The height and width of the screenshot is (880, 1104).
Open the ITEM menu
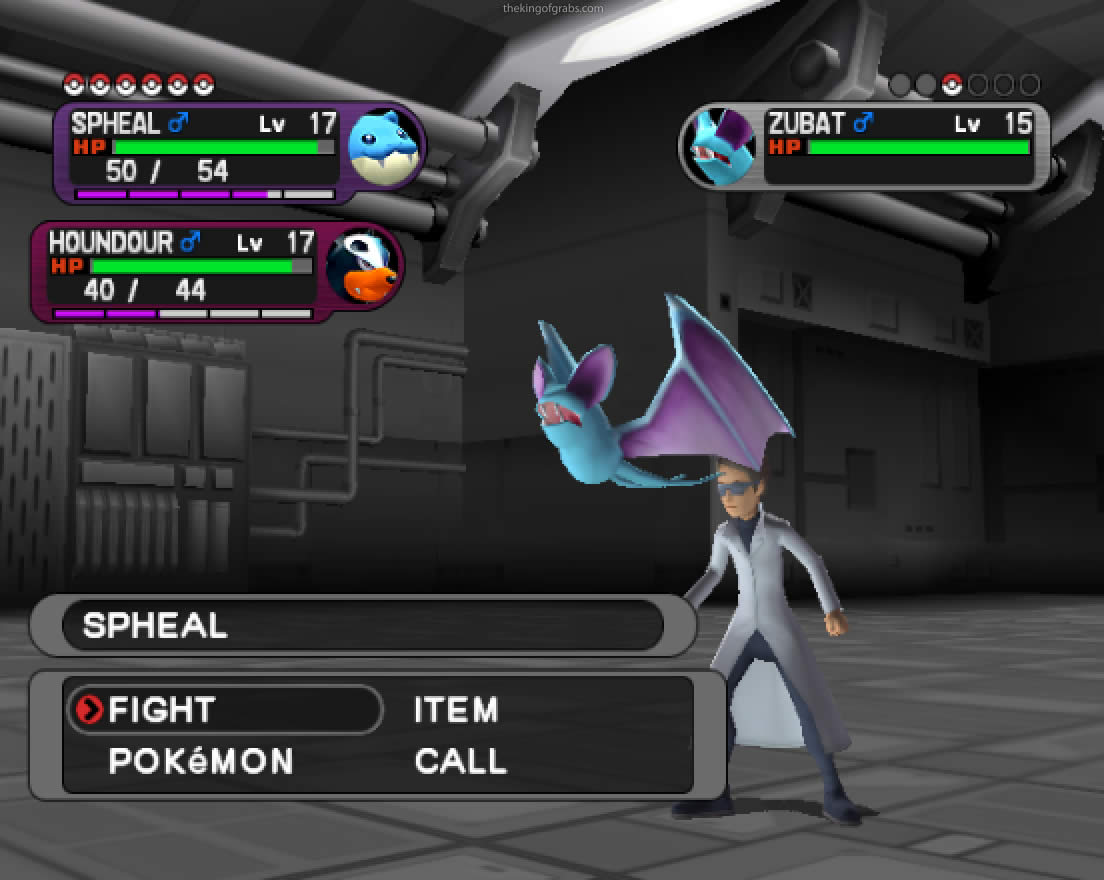pyautogui.click(x=456, y=710)
